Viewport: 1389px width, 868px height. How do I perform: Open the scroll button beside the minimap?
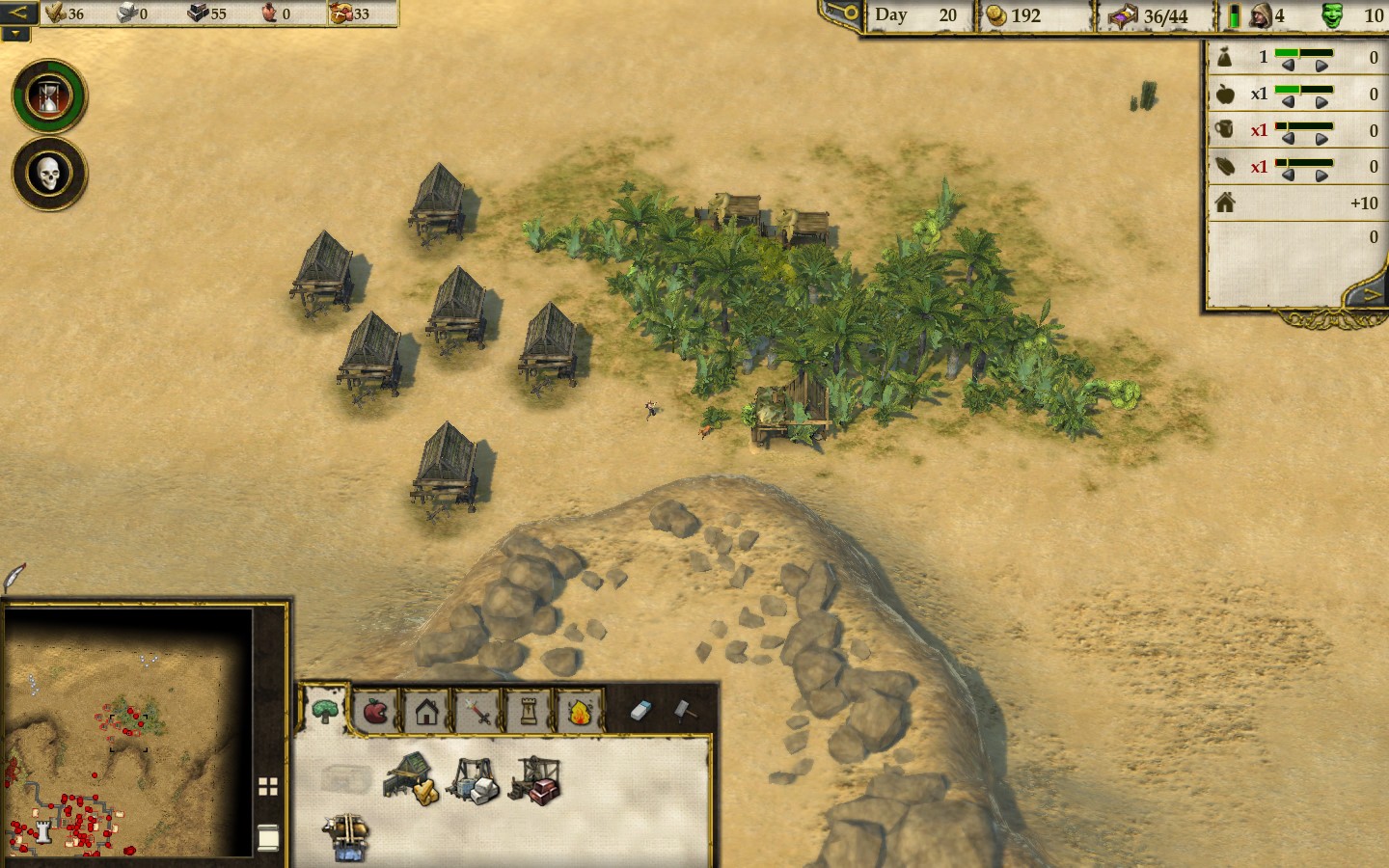(x=268, y=838)
